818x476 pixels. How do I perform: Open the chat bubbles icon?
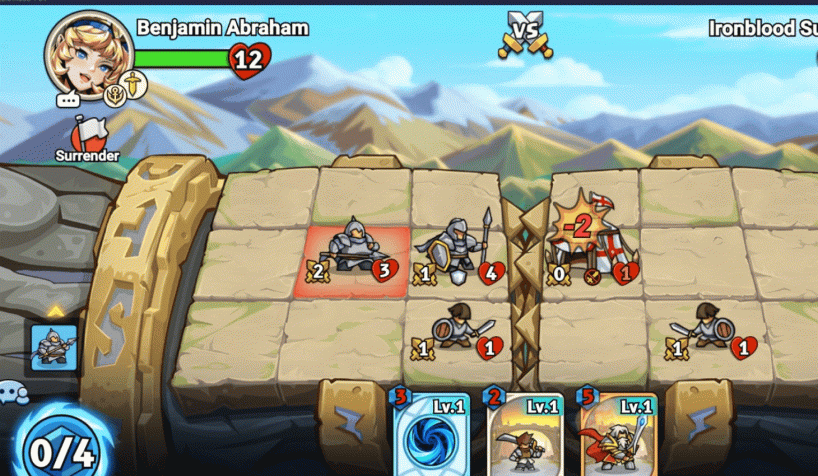coord(13,392)
